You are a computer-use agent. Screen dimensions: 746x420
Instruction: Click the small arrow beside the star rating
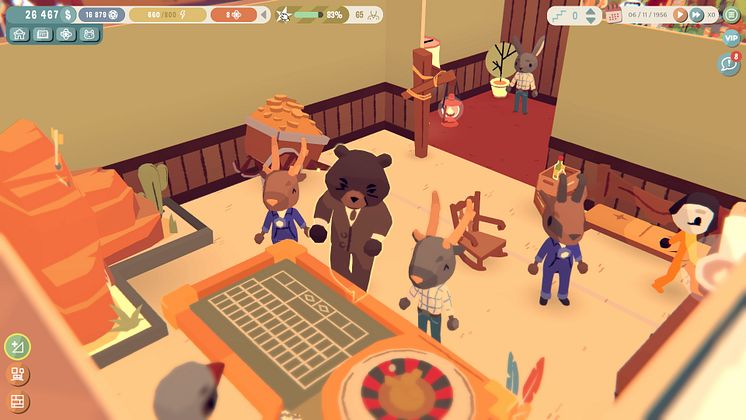click(264, 15)
